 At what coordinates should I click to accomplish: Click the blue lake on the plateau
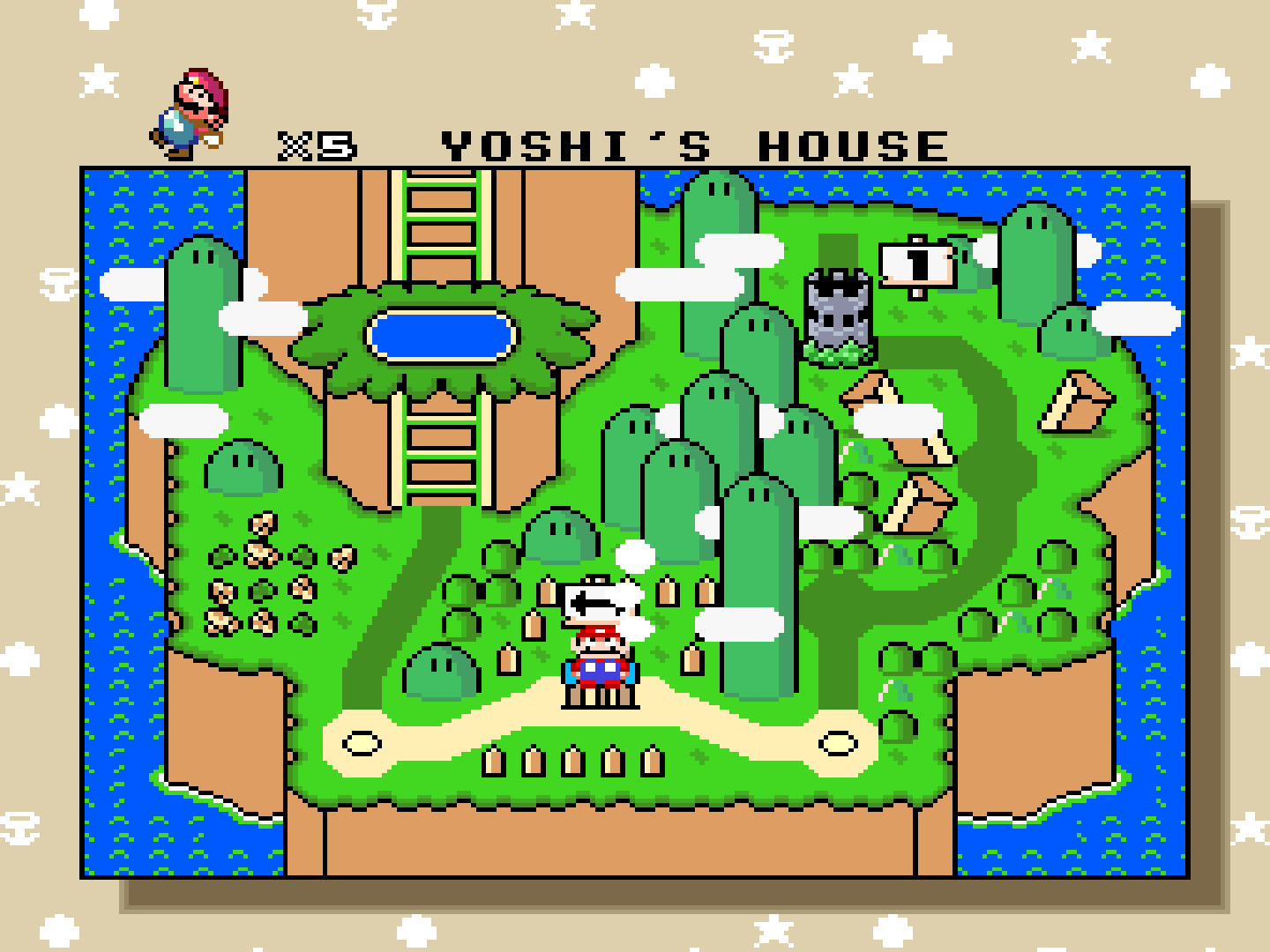pyautogui.click(x=441, y=335)
